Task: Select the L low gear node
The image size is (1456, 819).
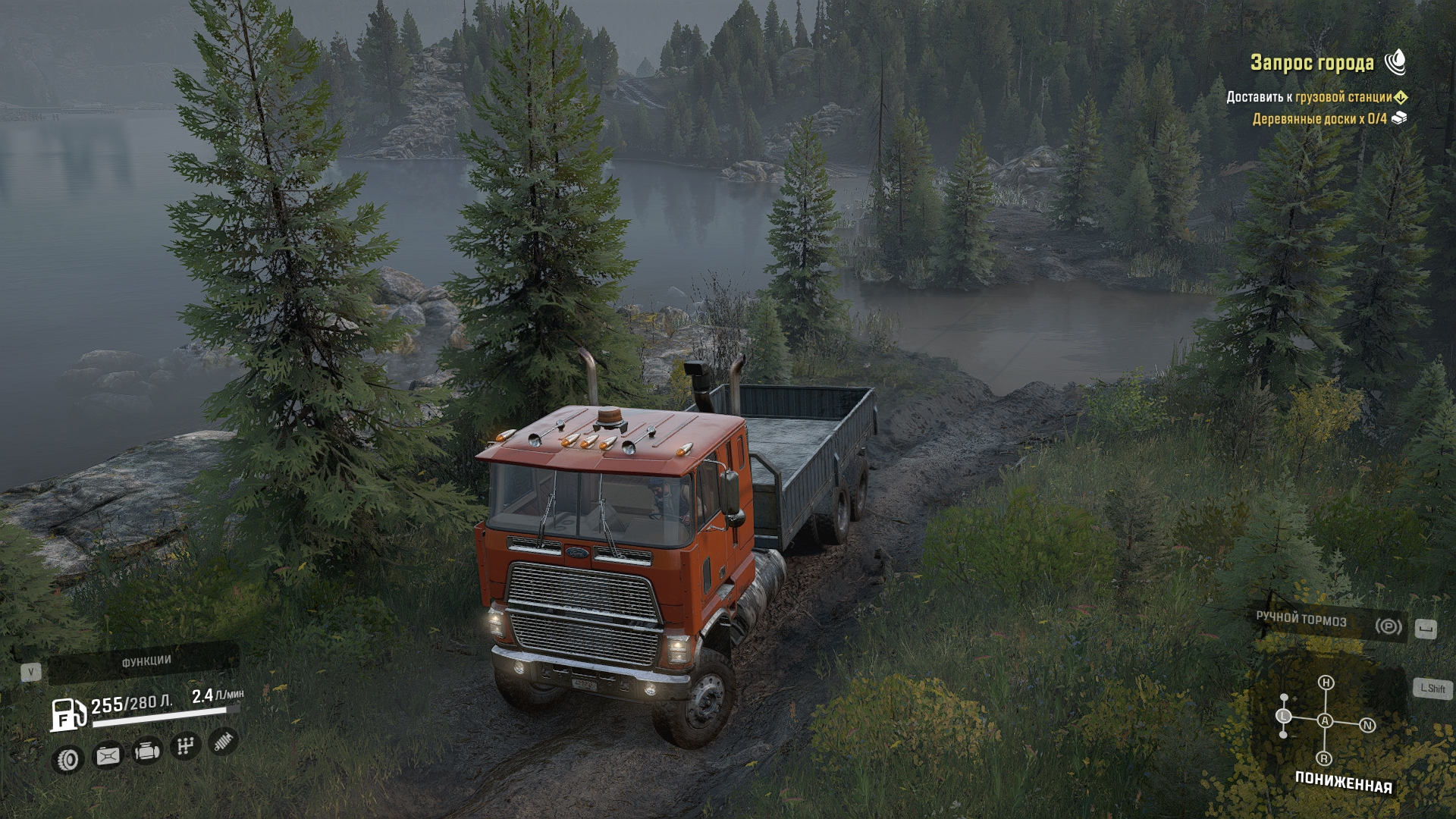Action: point(1284,716)
